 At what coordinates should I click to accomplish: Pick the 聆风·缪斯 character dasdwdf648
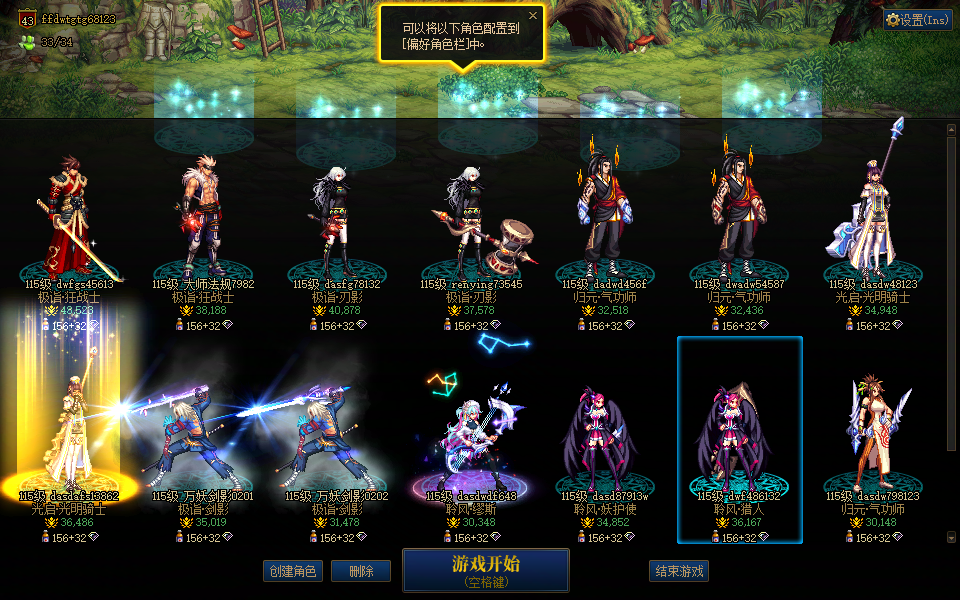coord(470,440)
